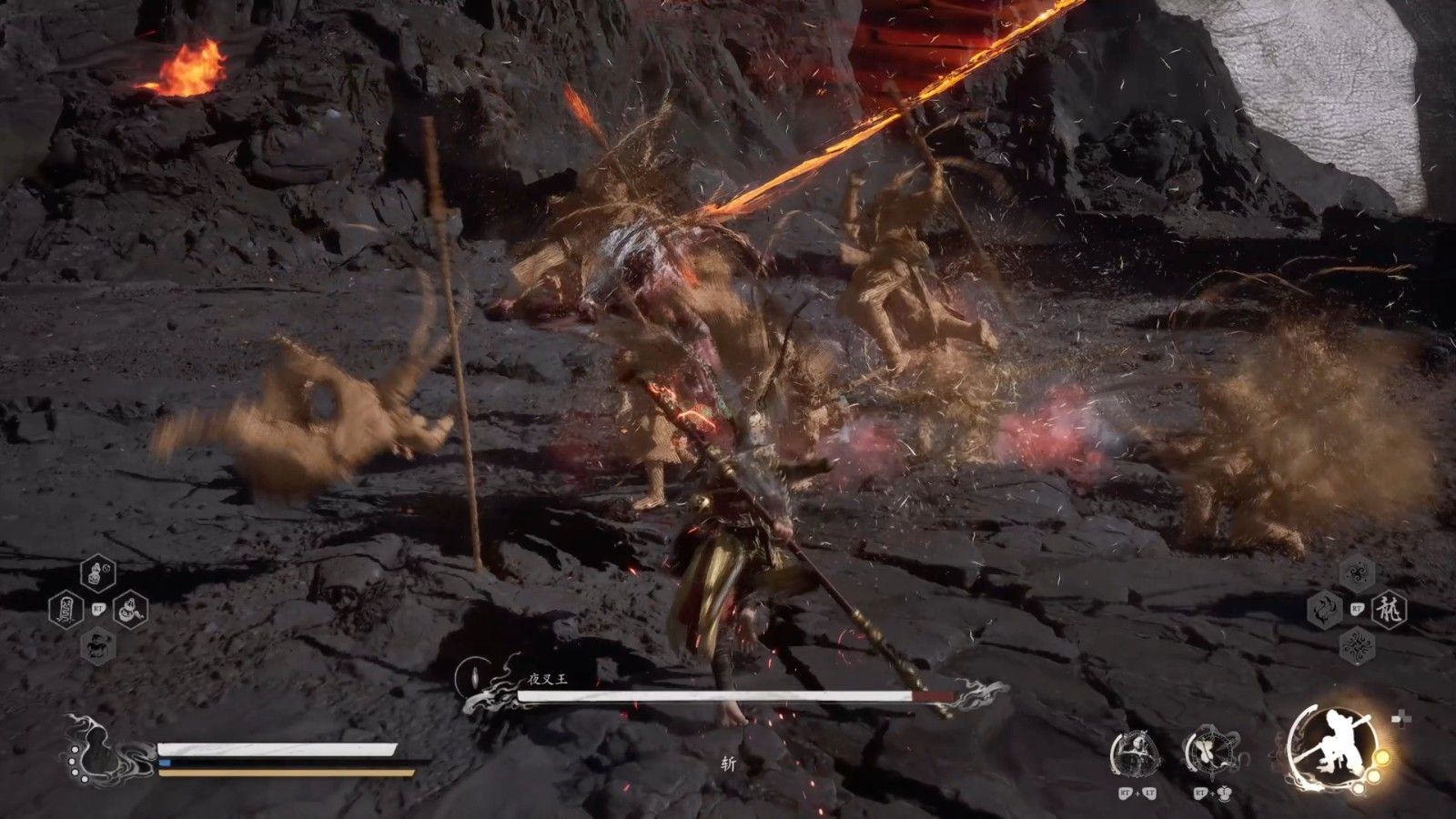Screen dimensions: 1456x819
Task: Activate the dragon character spell hexagon
Action: click(x=1389, y=608)
